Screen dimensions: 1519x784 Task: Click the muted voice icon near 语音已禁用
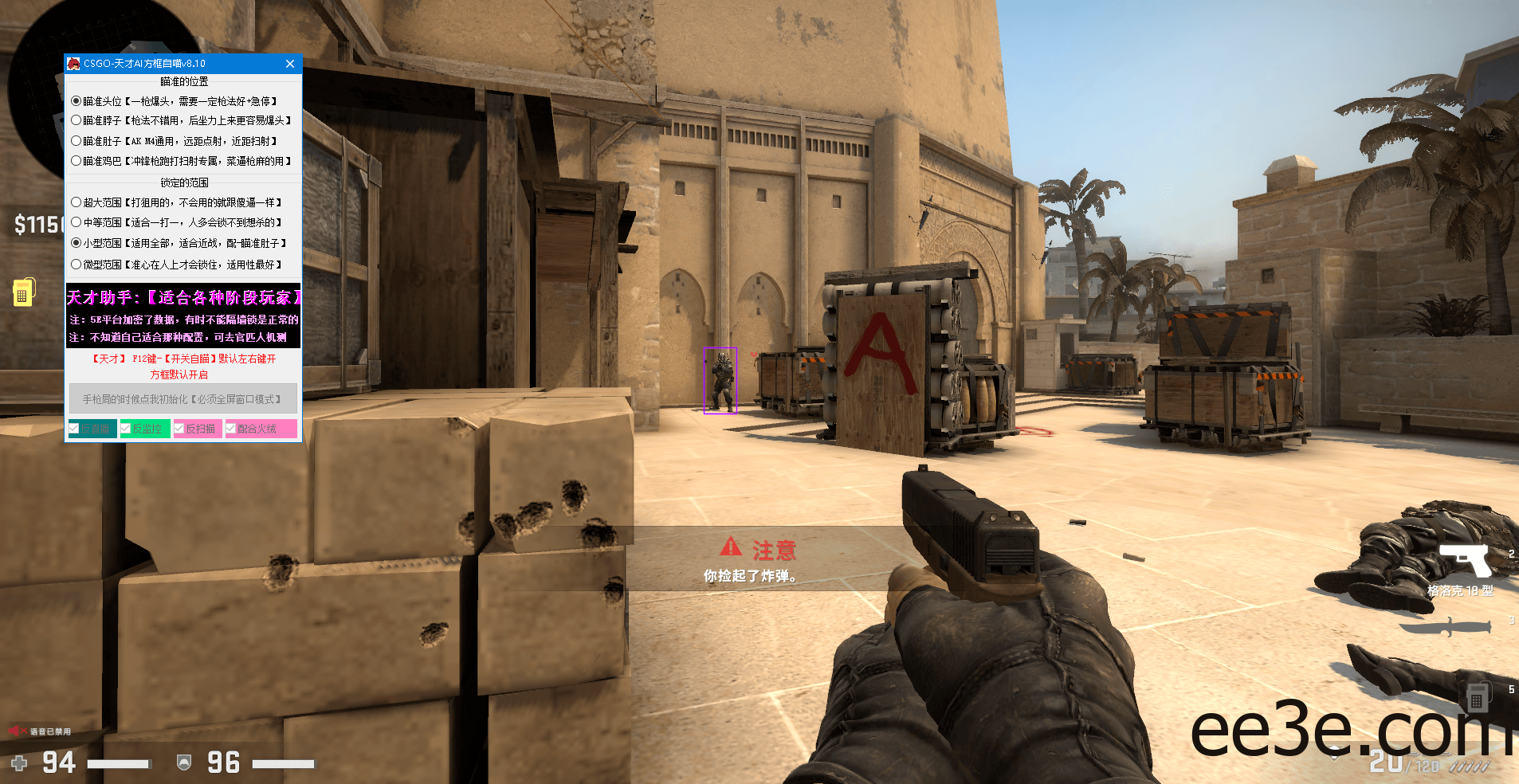[x=18, y=731]
